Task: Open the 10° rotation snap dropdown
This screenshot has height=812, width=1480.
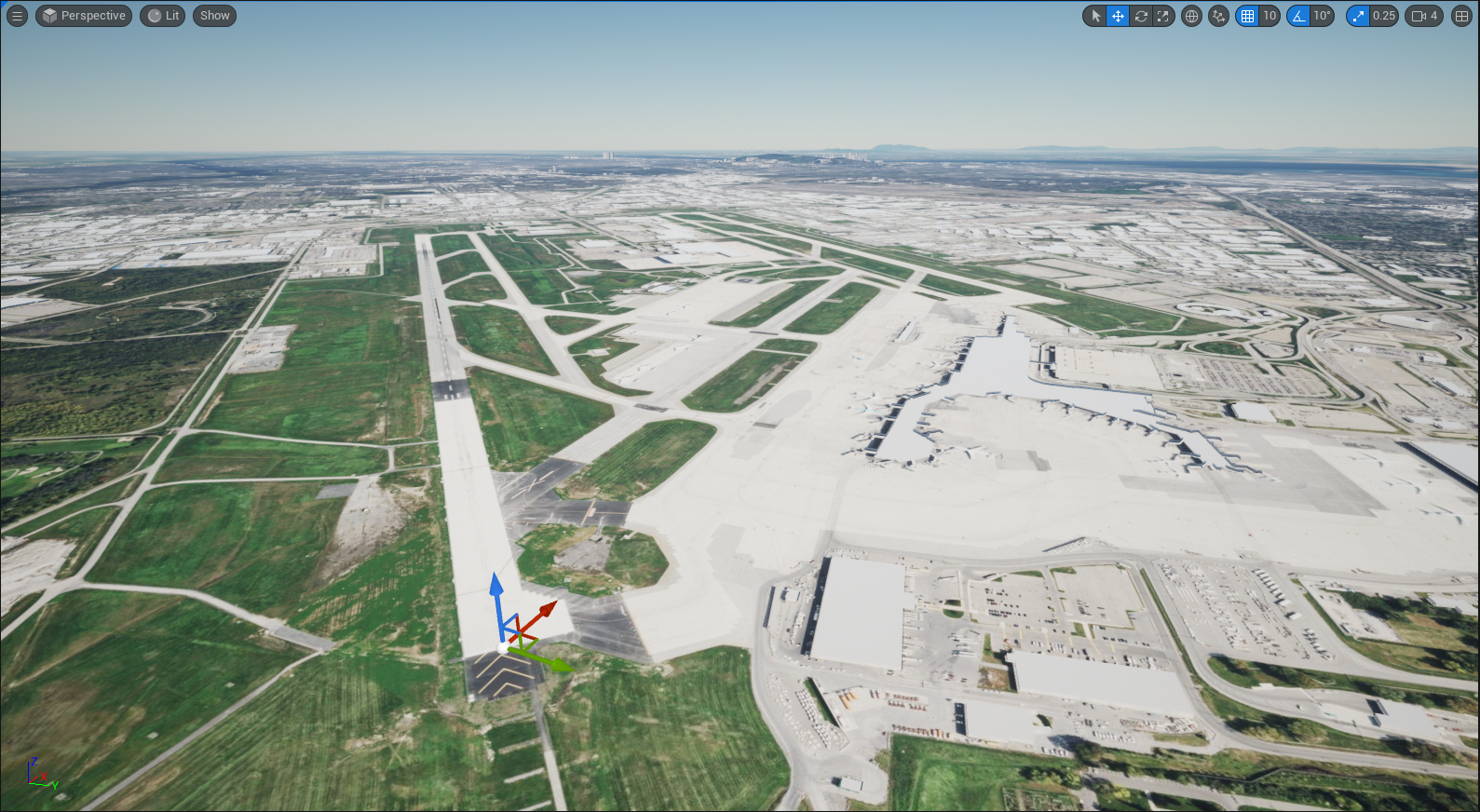Action: click(1322, 16)
